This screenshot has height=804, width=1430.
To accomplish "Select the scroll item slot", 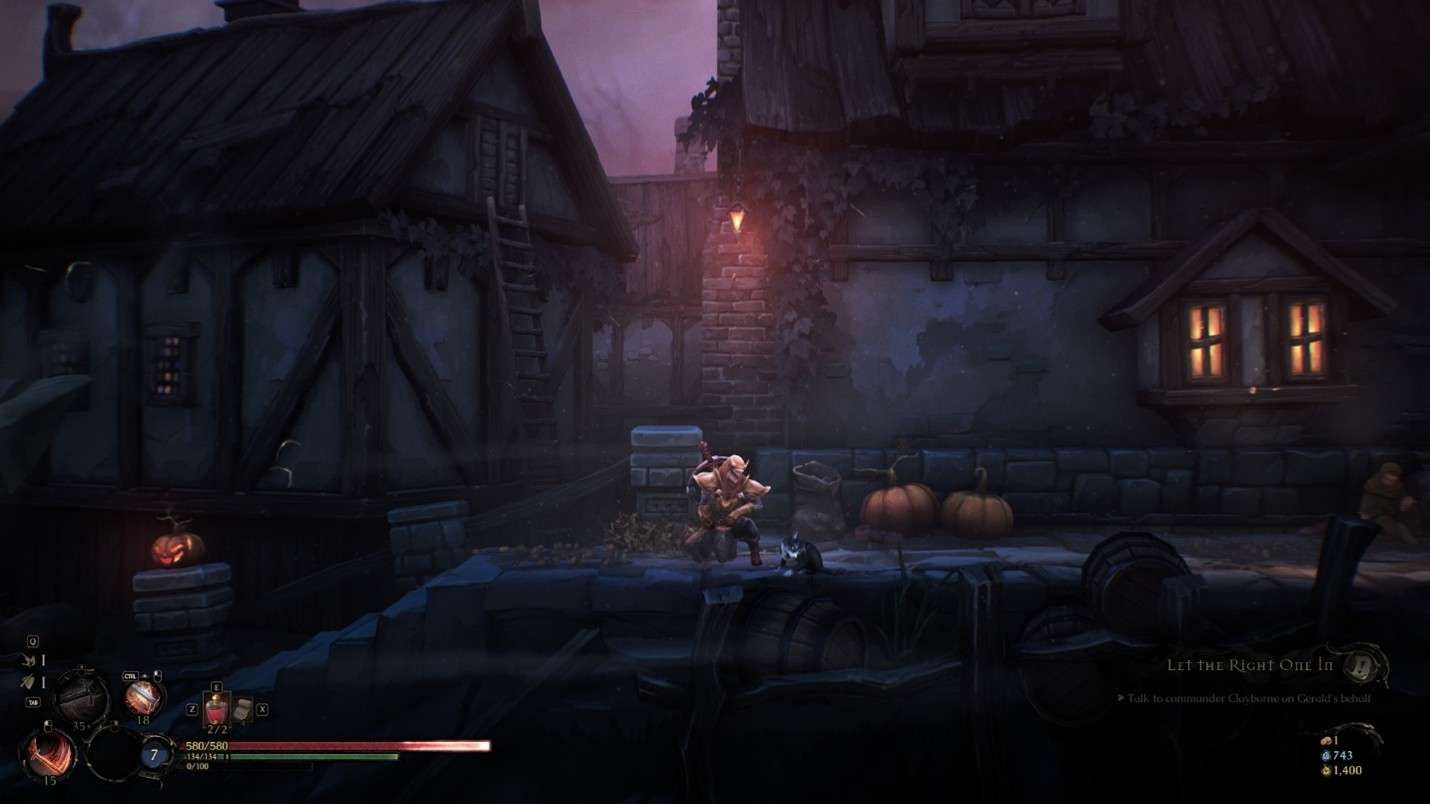I will (x=241, y=710).
